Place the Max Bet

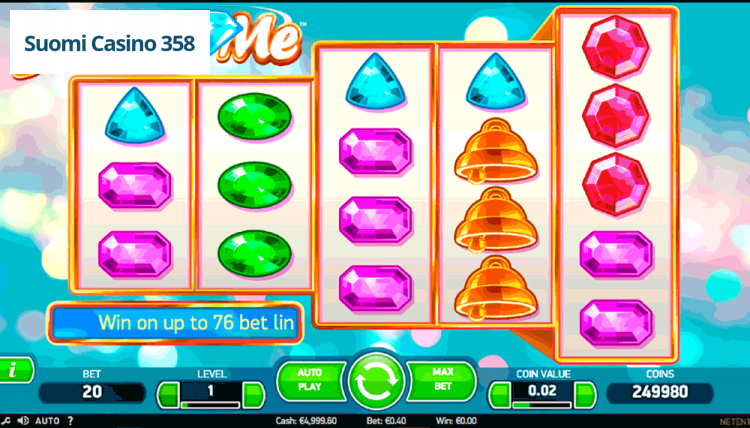tap(442, 379)
